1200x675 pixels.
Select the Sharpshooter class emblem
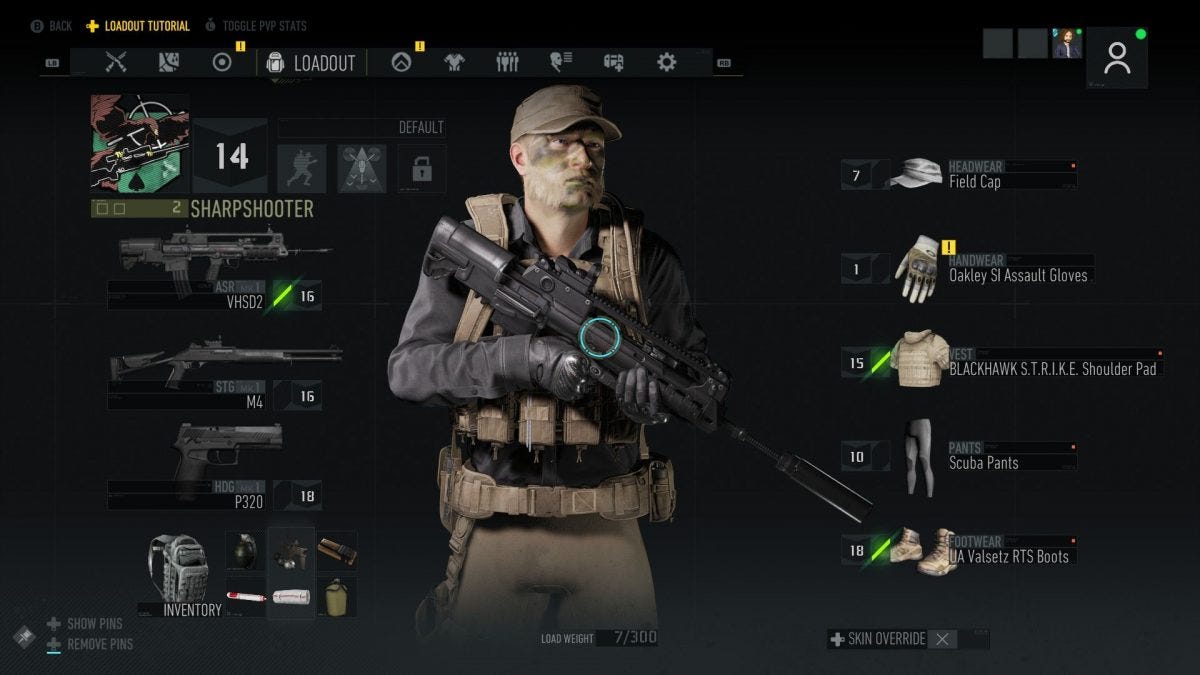[140, 144]
